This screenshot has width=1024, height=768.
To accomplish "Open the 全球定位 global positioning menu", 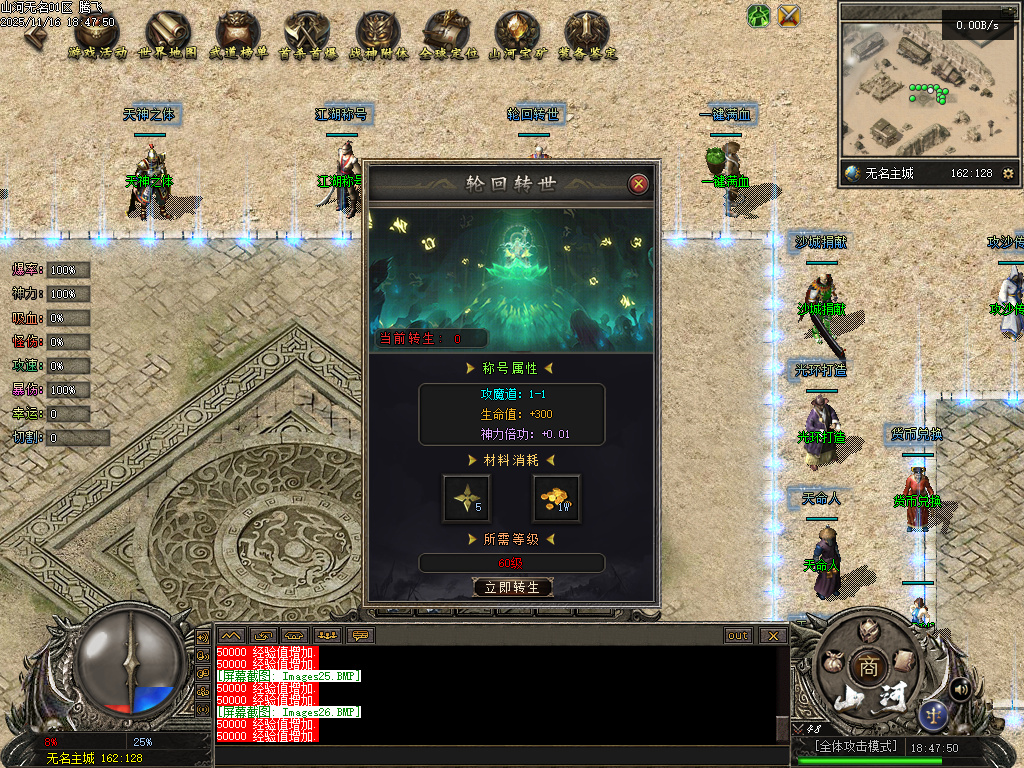I will [x=448, y=36].
